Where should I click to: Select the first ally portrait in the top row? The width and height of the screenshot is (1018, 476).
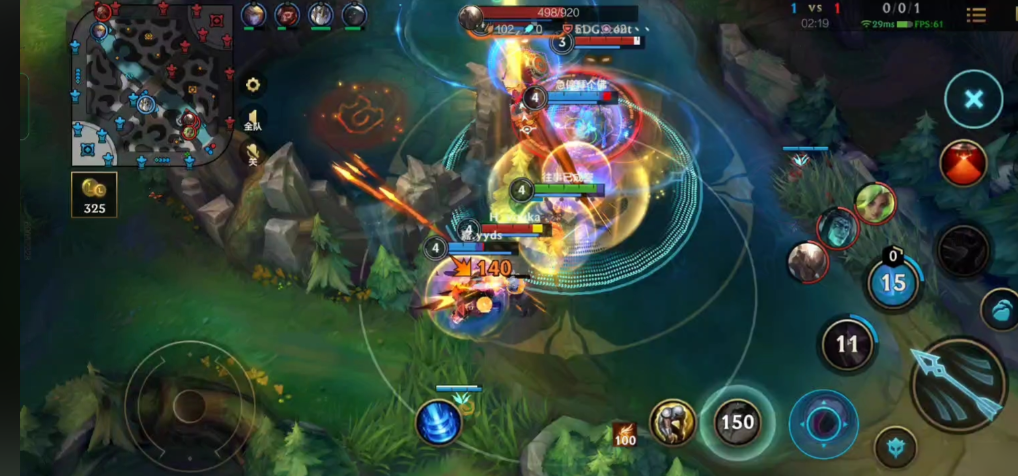pyautogui.click(x=254, y=15)
